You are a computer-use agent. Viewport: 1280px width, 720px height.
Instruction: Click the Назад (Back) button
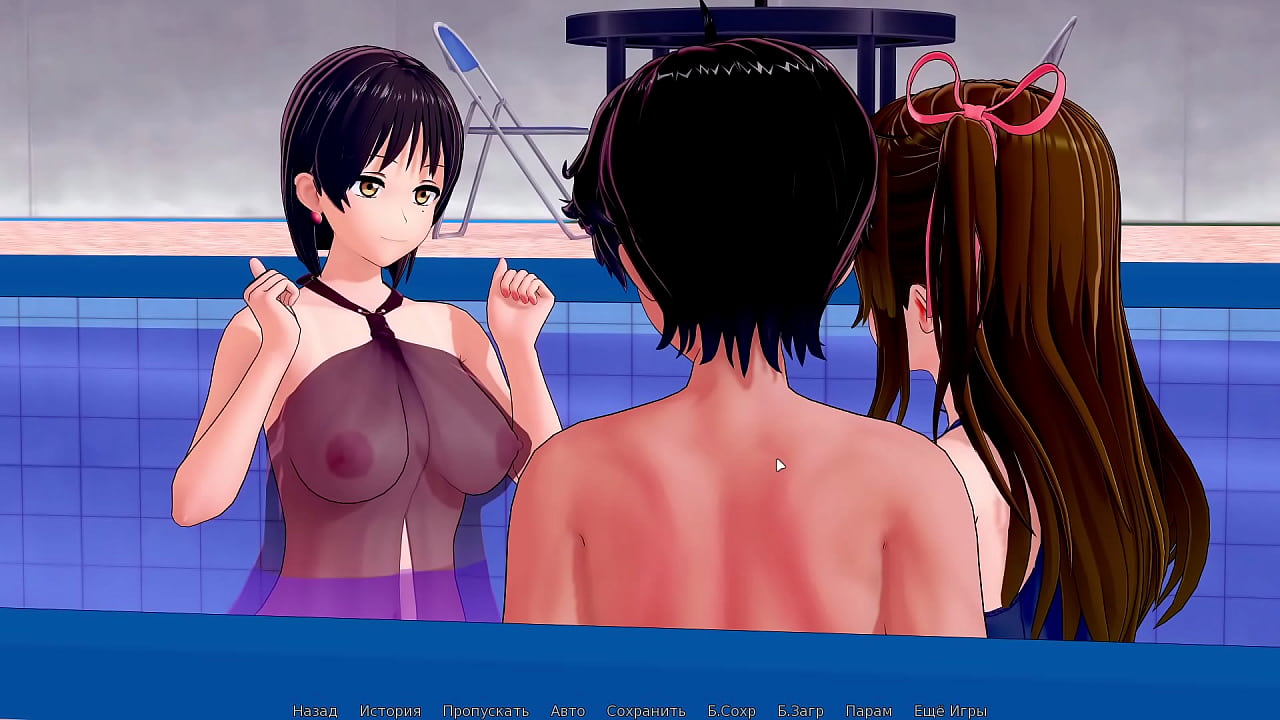tap(314, 711)
